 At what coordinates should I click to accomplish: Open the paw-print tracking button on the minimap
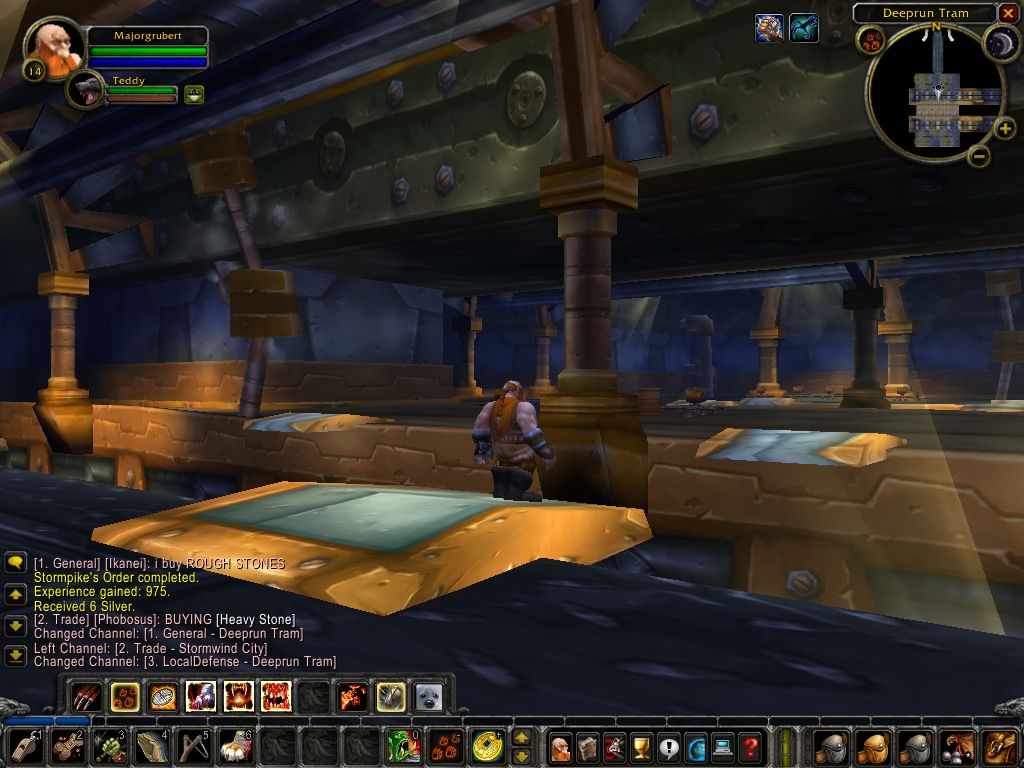tap(870, 40)
